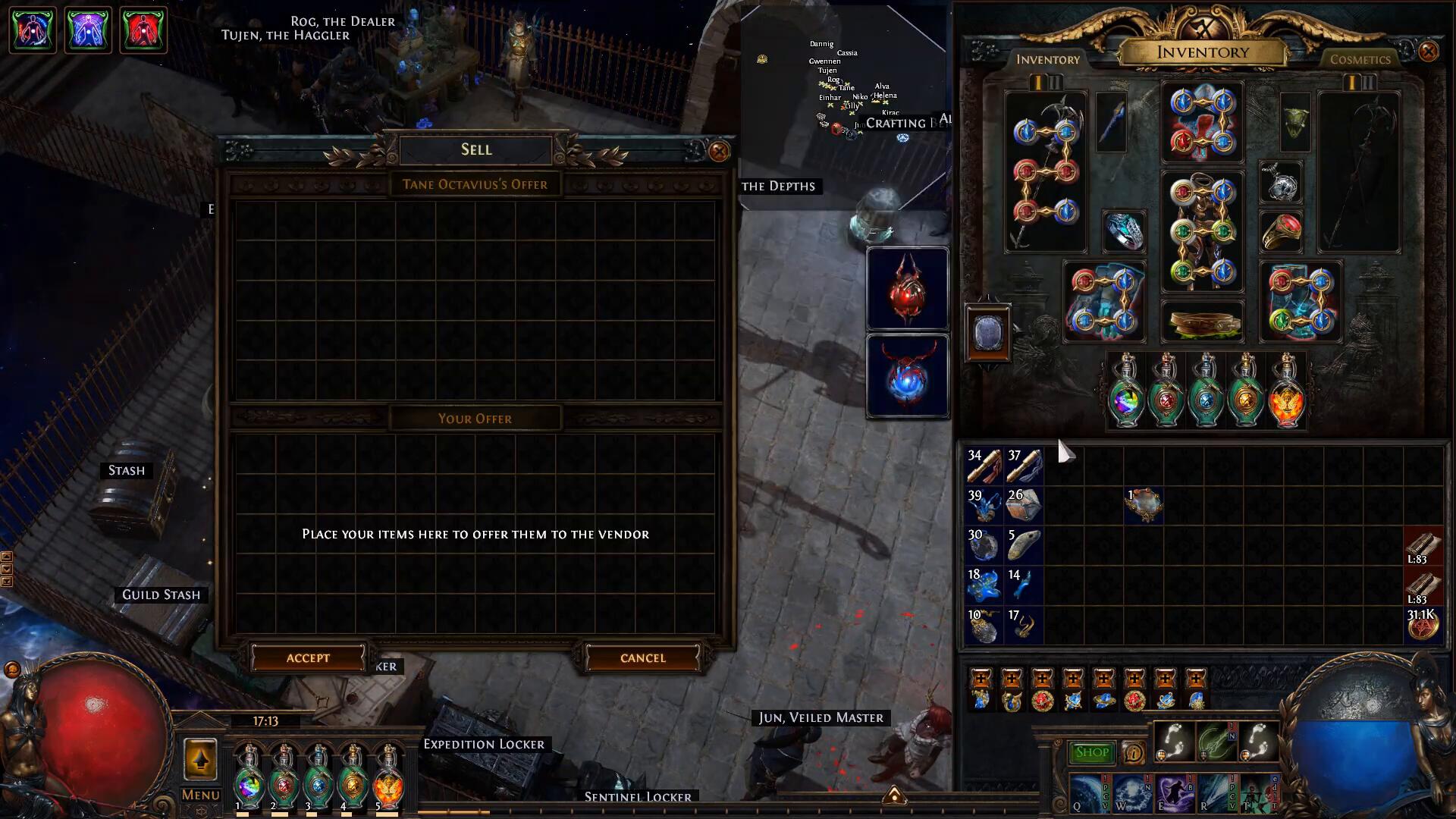
Task: Click the blue sentinel icon
Action: click(907, 376)
